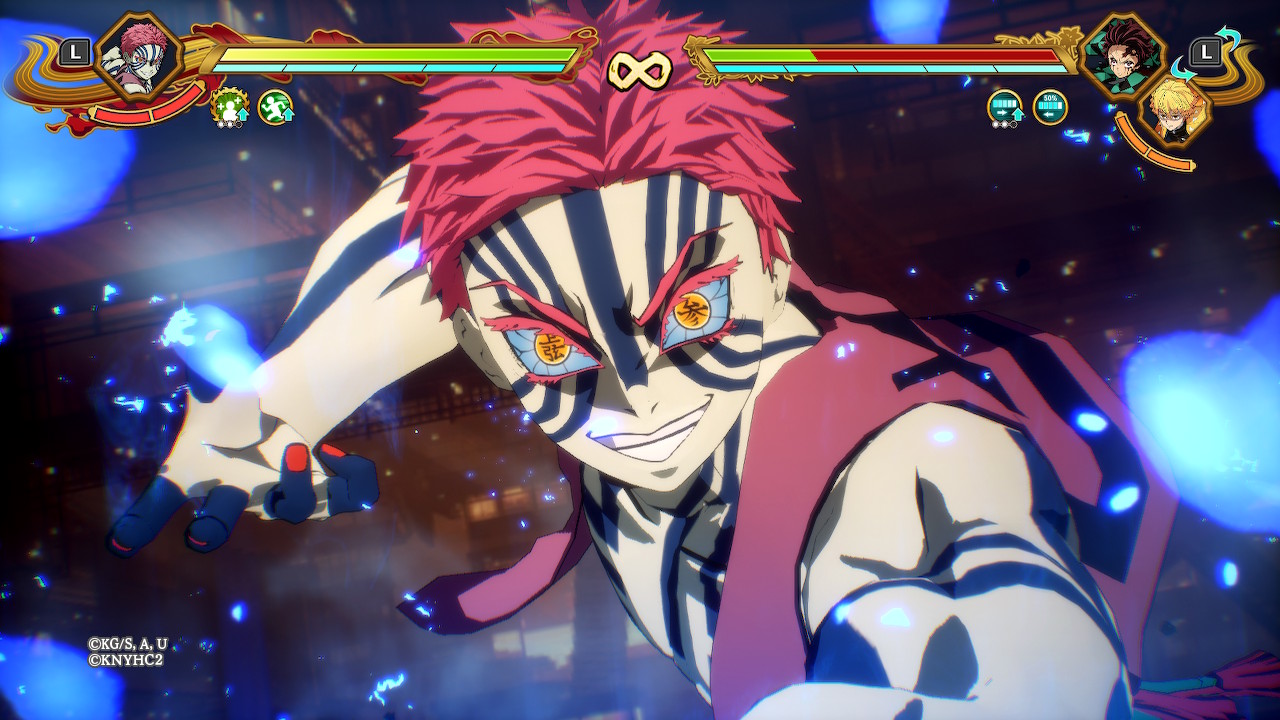
Task: Select Akaza's character portrait
Action: (139, 55)
